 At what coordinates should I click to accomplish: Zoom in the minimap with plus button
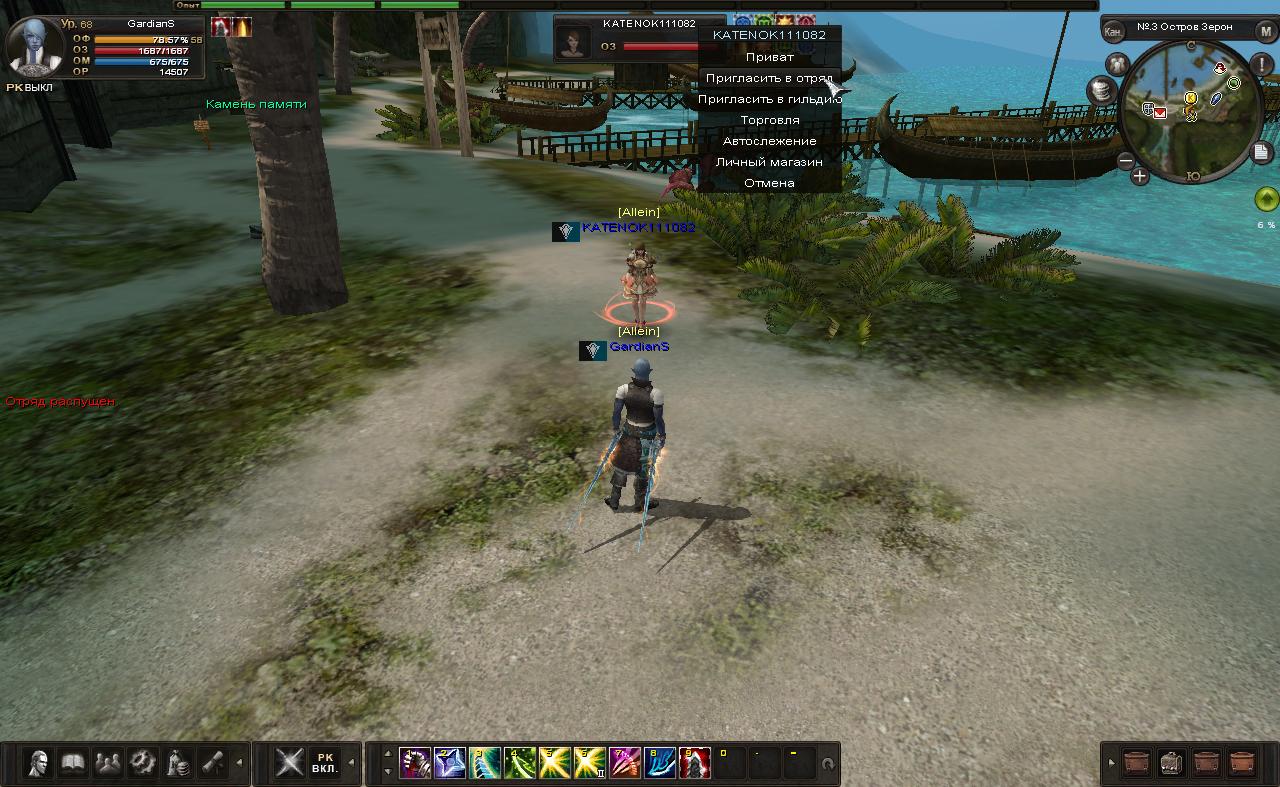(1140, 177)
